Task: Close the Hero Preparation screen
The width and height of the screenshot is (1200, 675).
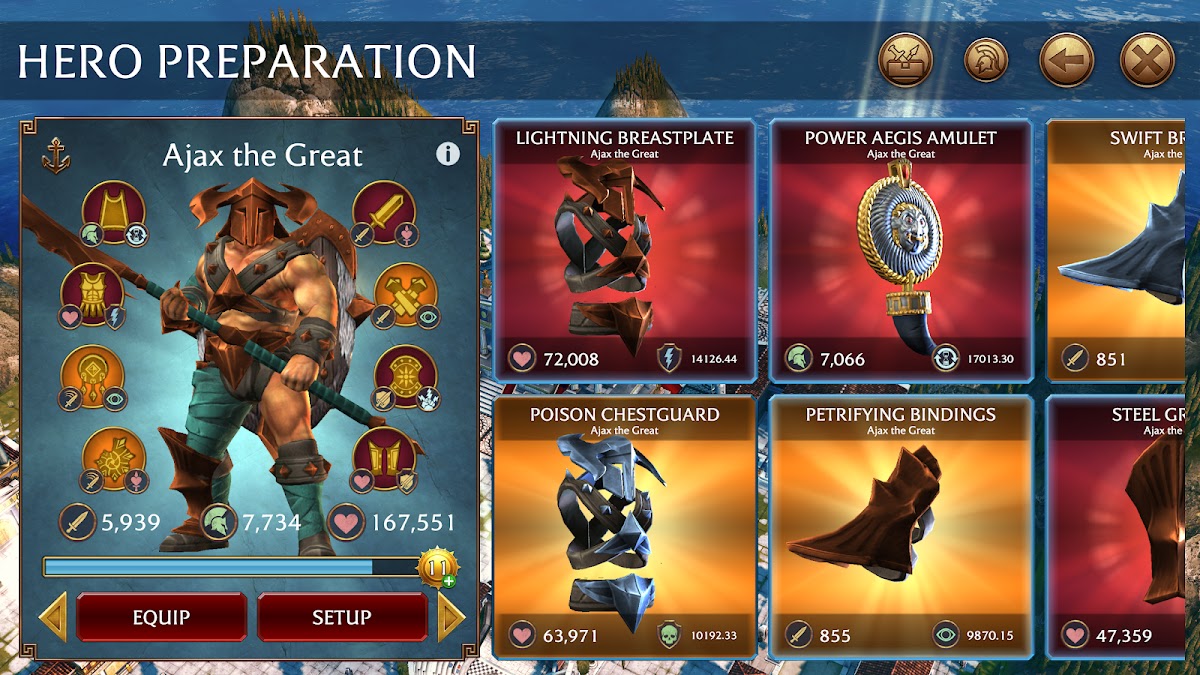Action: [x=1146, y=61]
